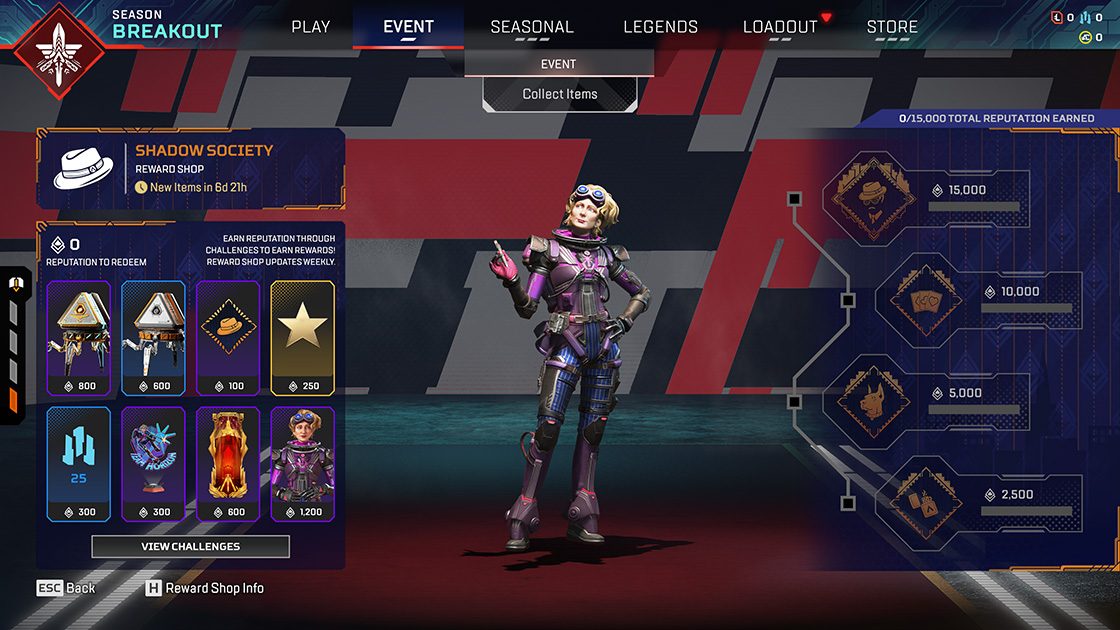Select the Collect Items sub-tab

pos(559,94)
